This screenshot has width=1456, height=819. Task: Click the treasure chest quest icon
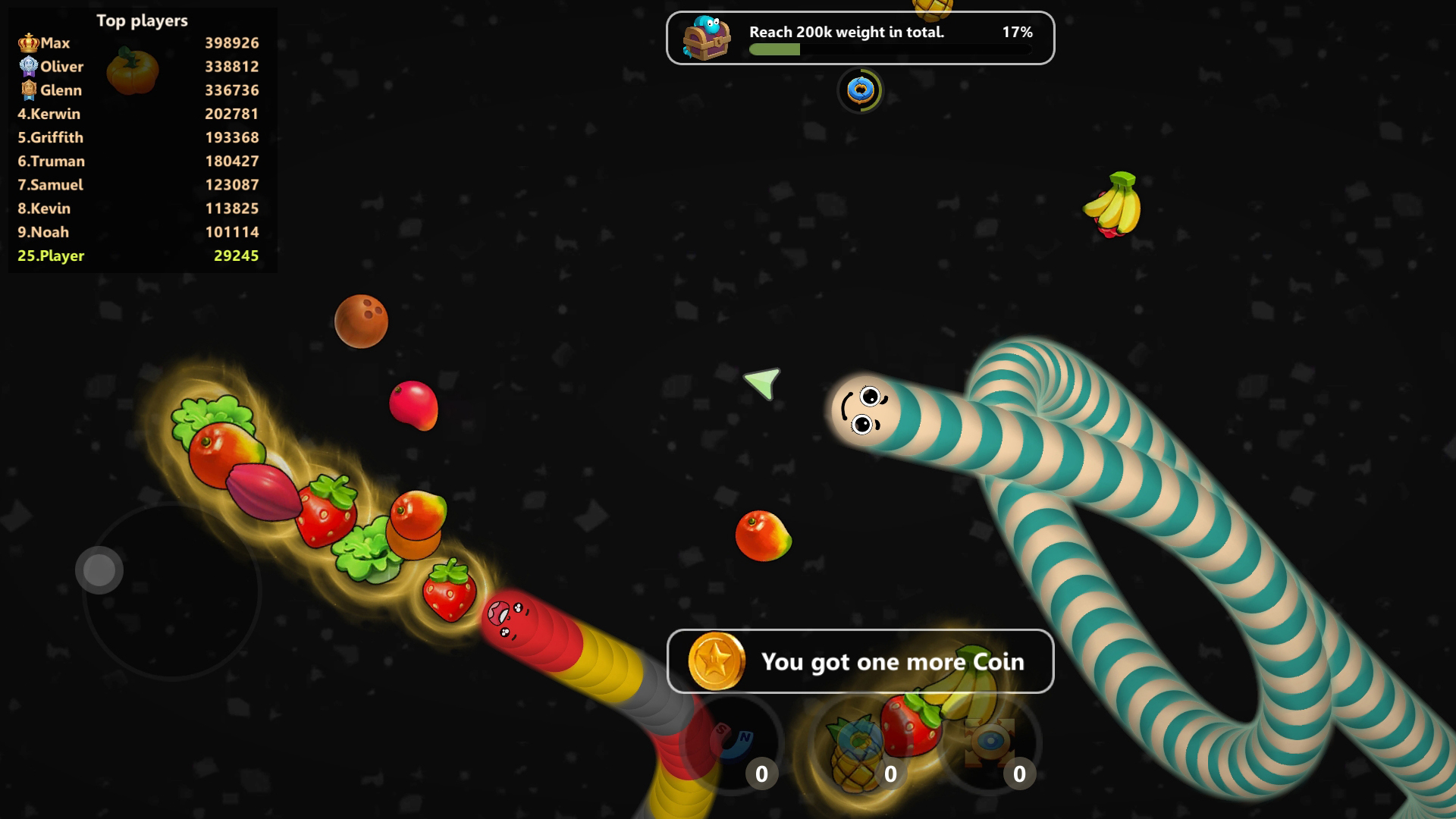[709, 36]
